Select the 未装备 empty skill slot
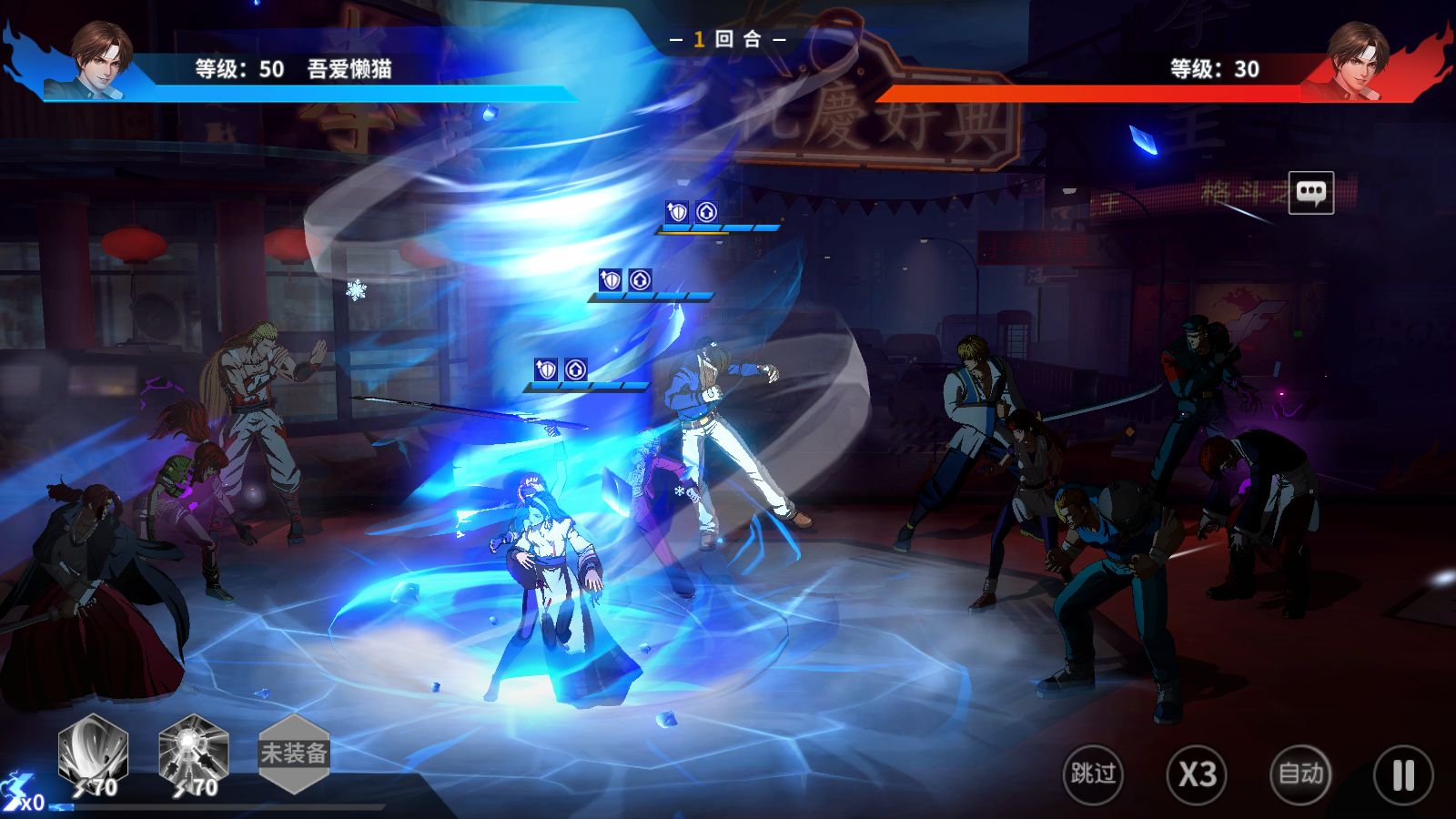This screenshot has height=819, width=1456. click(293, 753)
